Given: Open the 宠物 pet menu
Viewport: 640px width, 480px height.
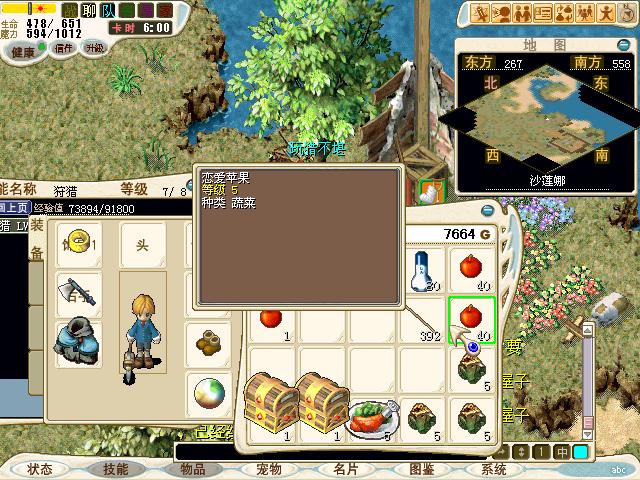Looking at the screenshot, I should point(269,468).
